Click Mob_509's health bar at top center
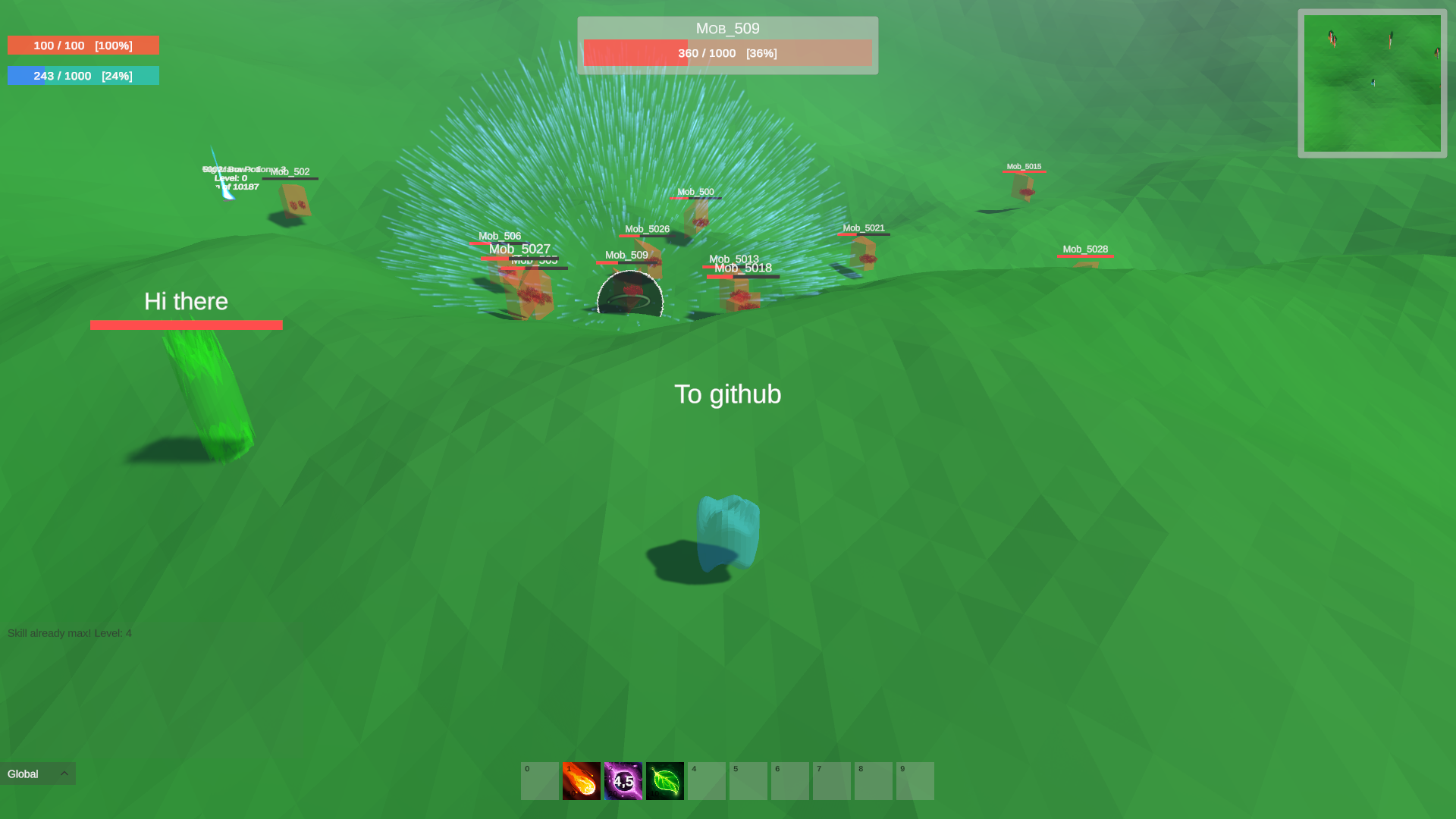 [727, 53]
